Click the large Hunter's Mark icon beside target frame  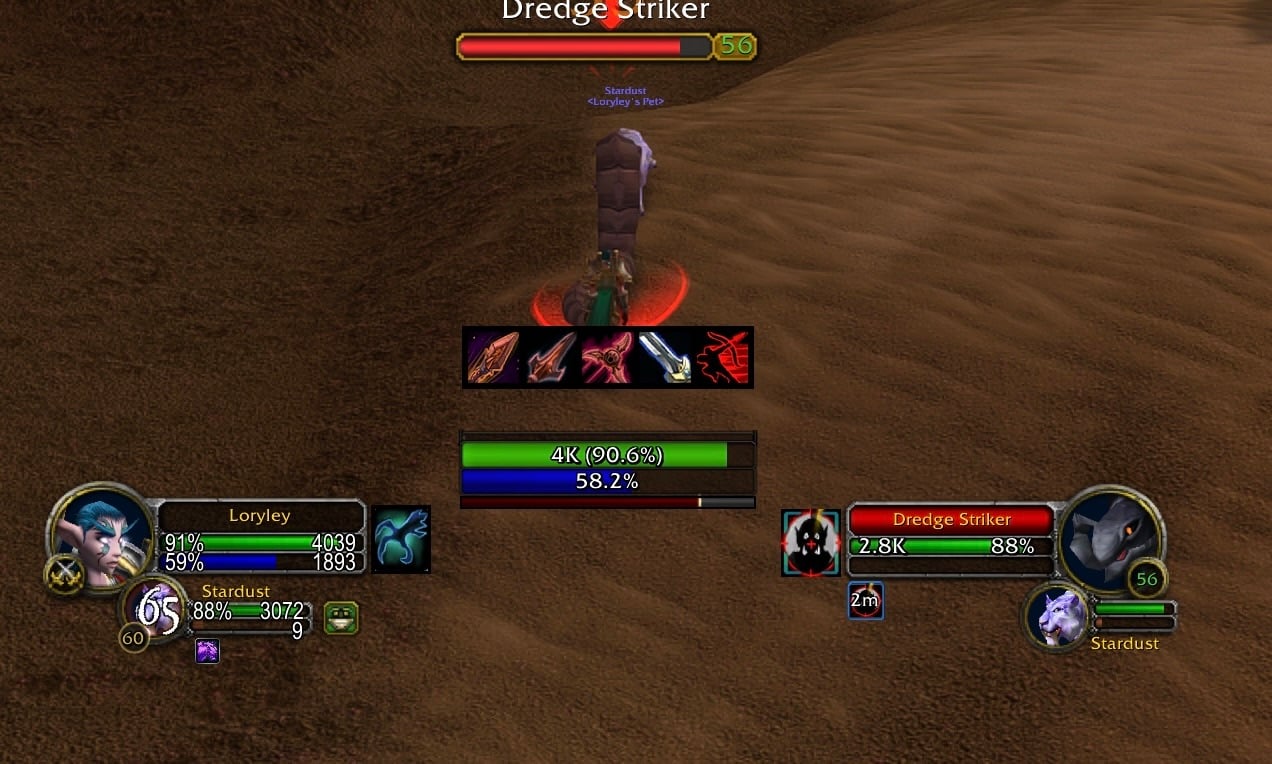(811, 543)
